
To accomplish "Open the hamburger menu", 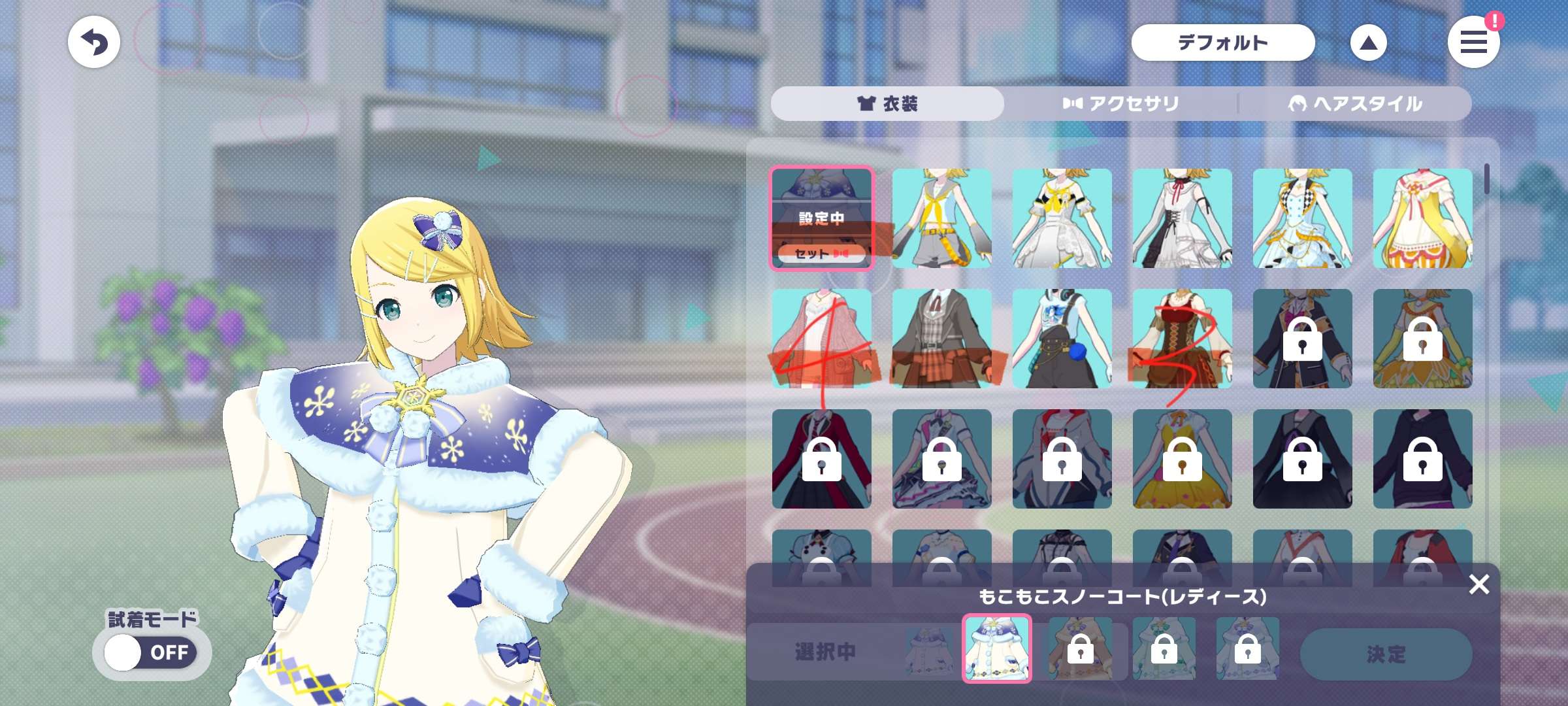I will point(1473,42).
